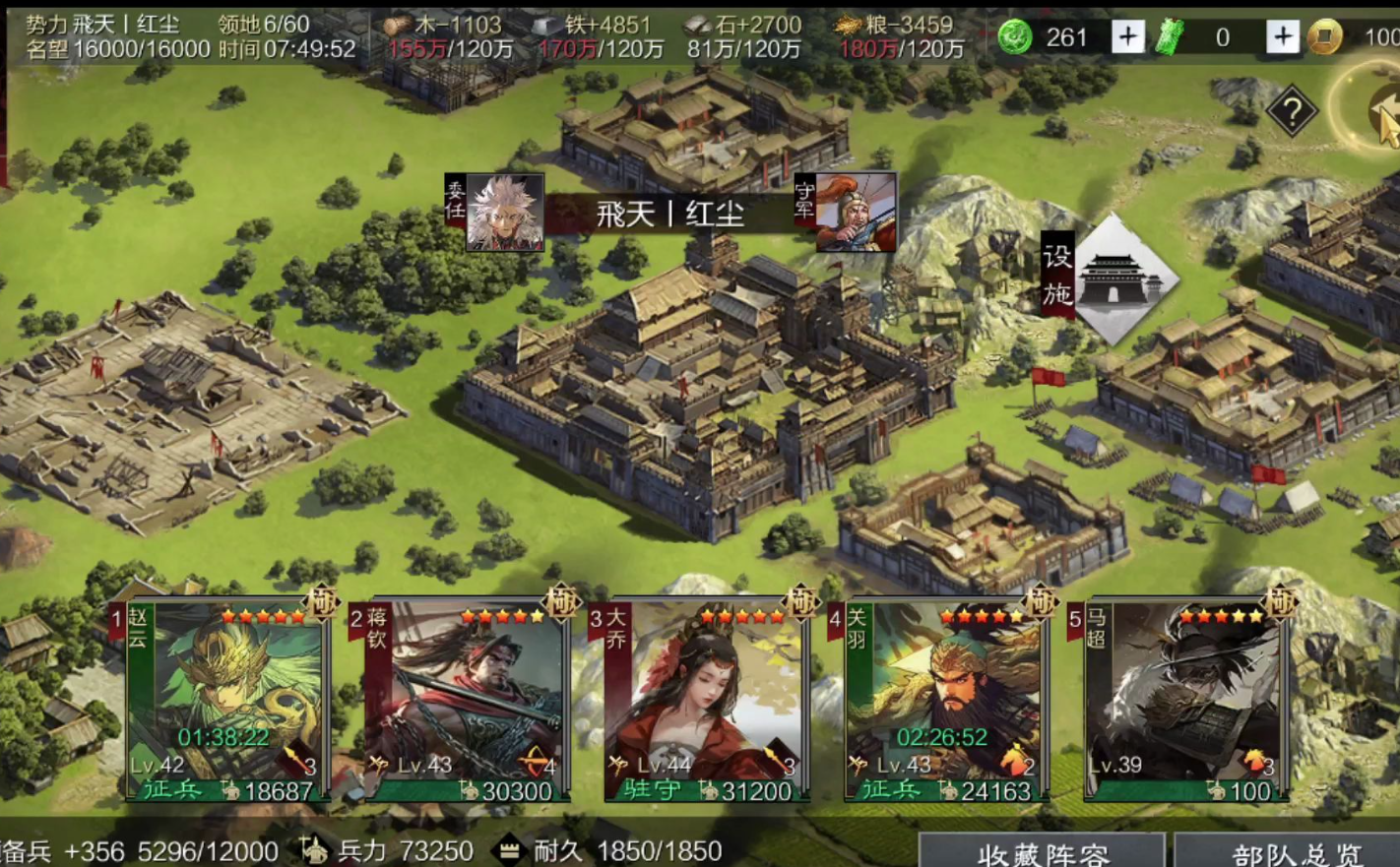Screen dimensions: 1400x867
Task: Open the 收藏阵容 saved lineup button
Action: click(1043, 852)
